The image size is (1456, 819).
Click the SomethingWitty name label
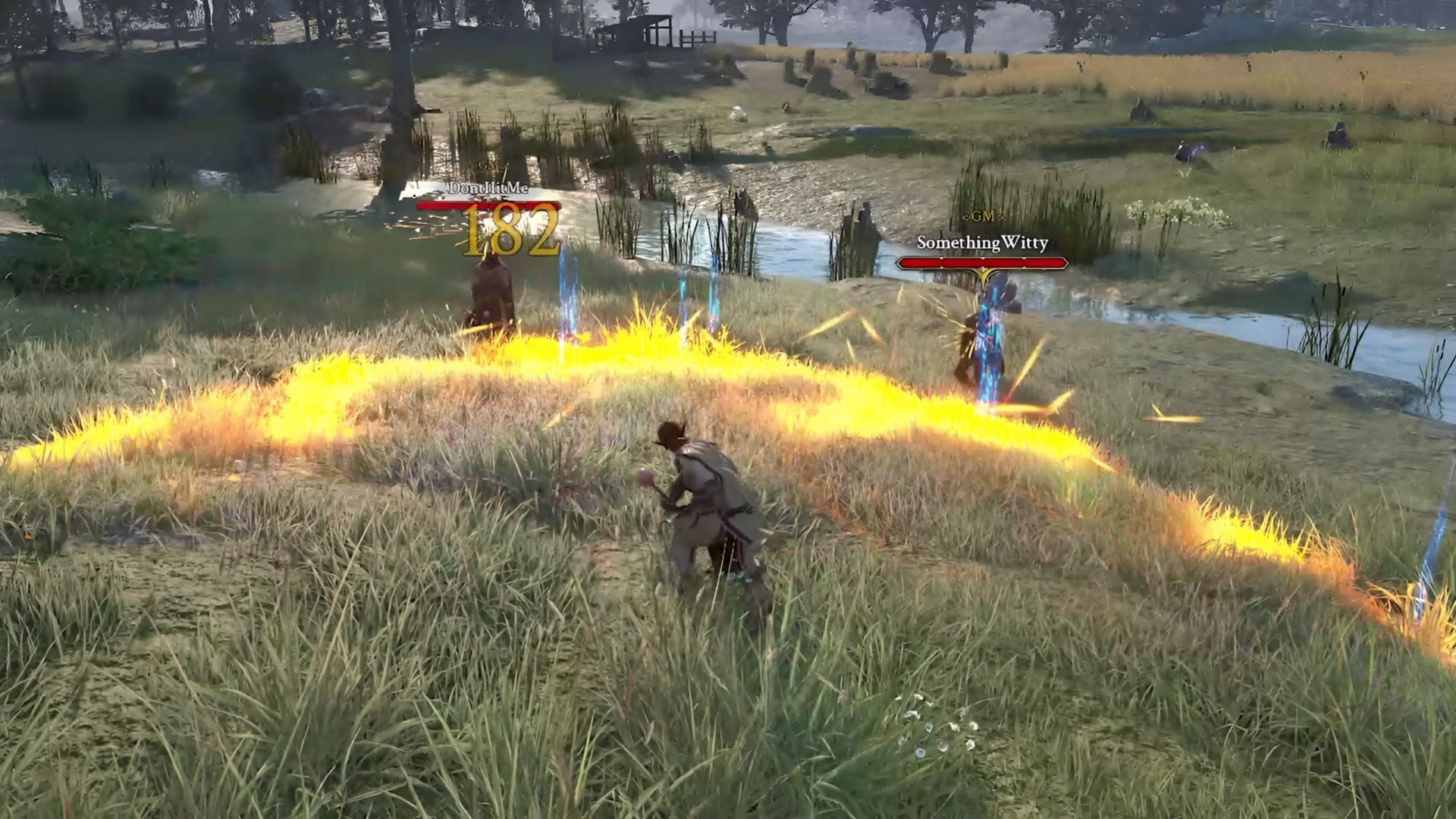981,243
